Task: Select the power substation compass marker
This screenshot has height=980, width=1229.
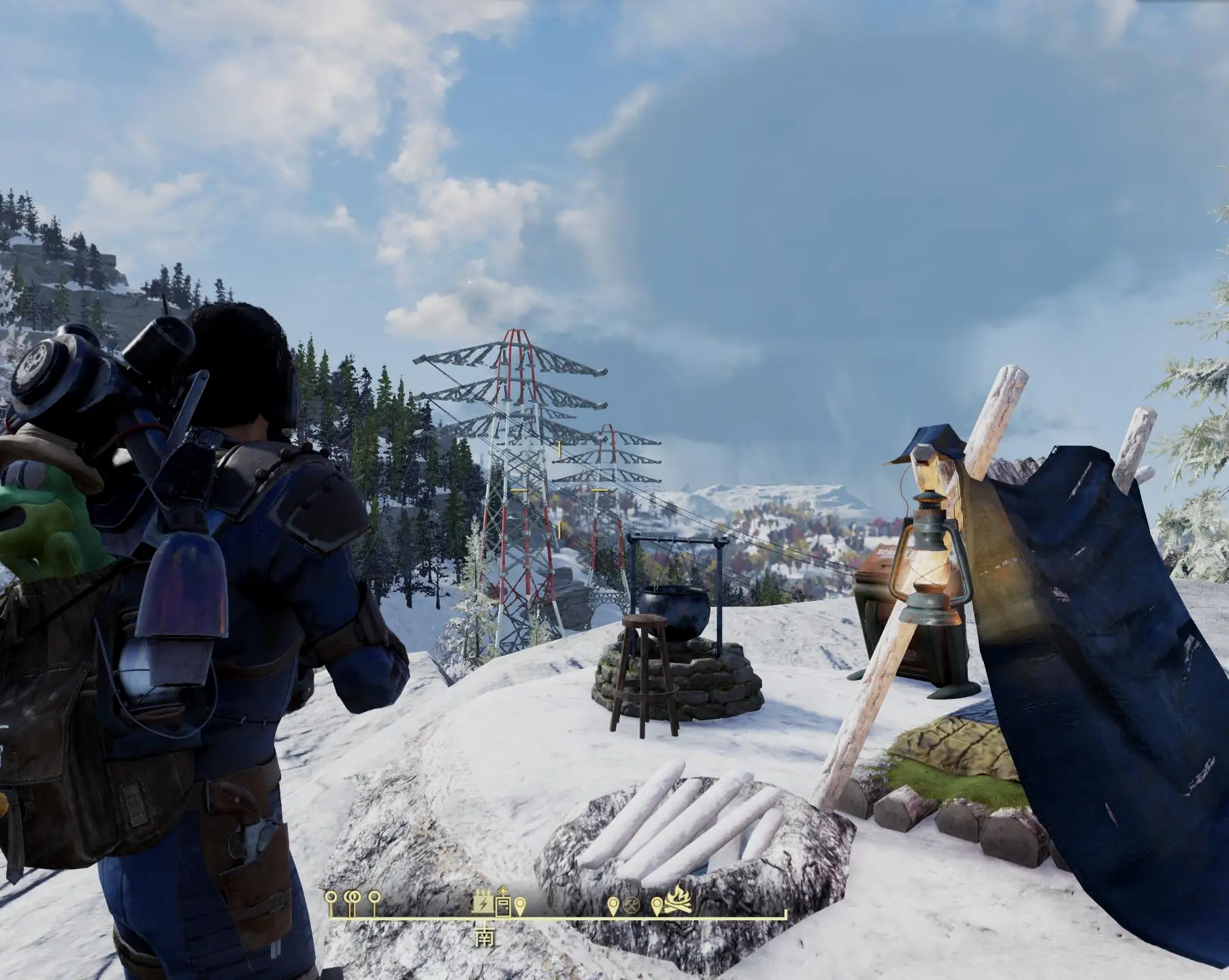Action: (x=482, y=902)
